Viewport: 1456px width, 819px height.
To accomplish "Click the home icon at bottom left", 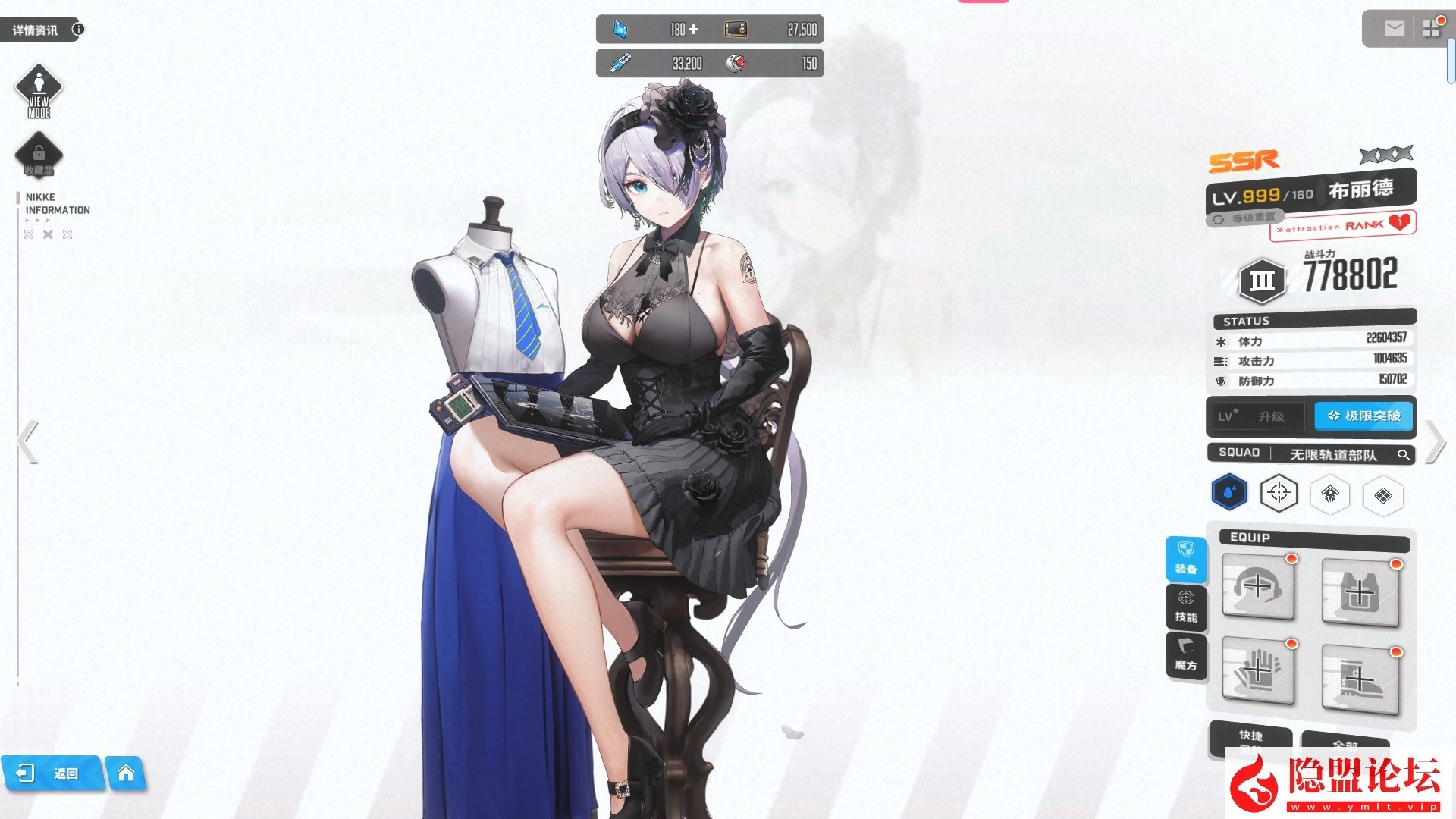I will pyautogui.click(x=127, y=773).
